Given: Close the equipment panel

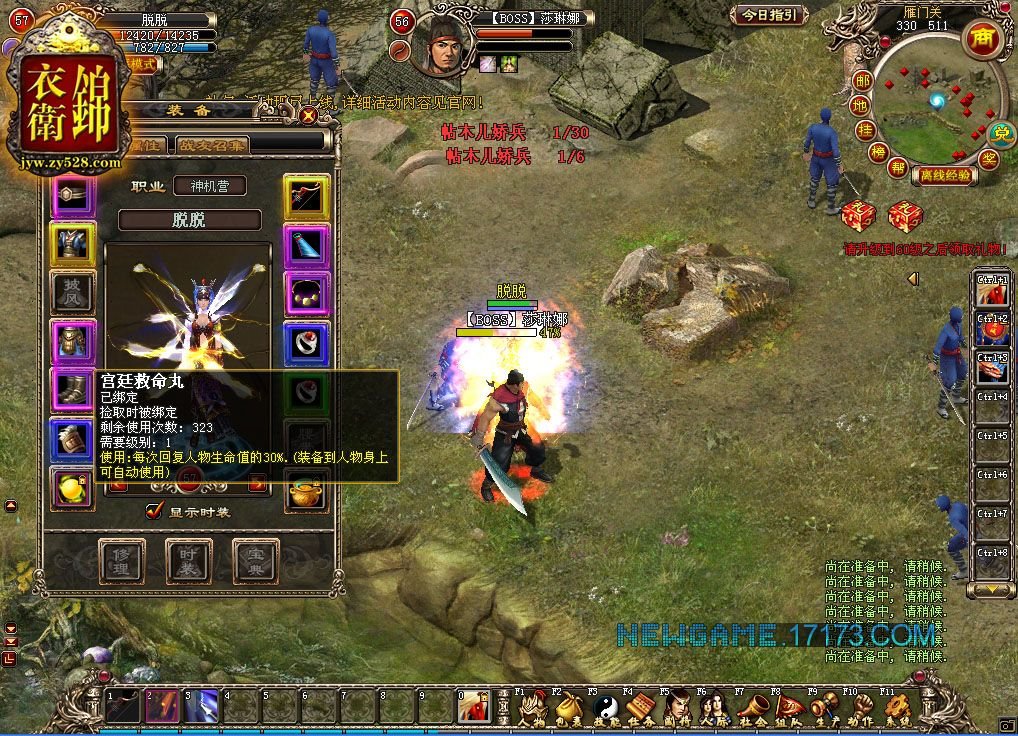Looking at the screenshot, I should click(x=308, y=115).
